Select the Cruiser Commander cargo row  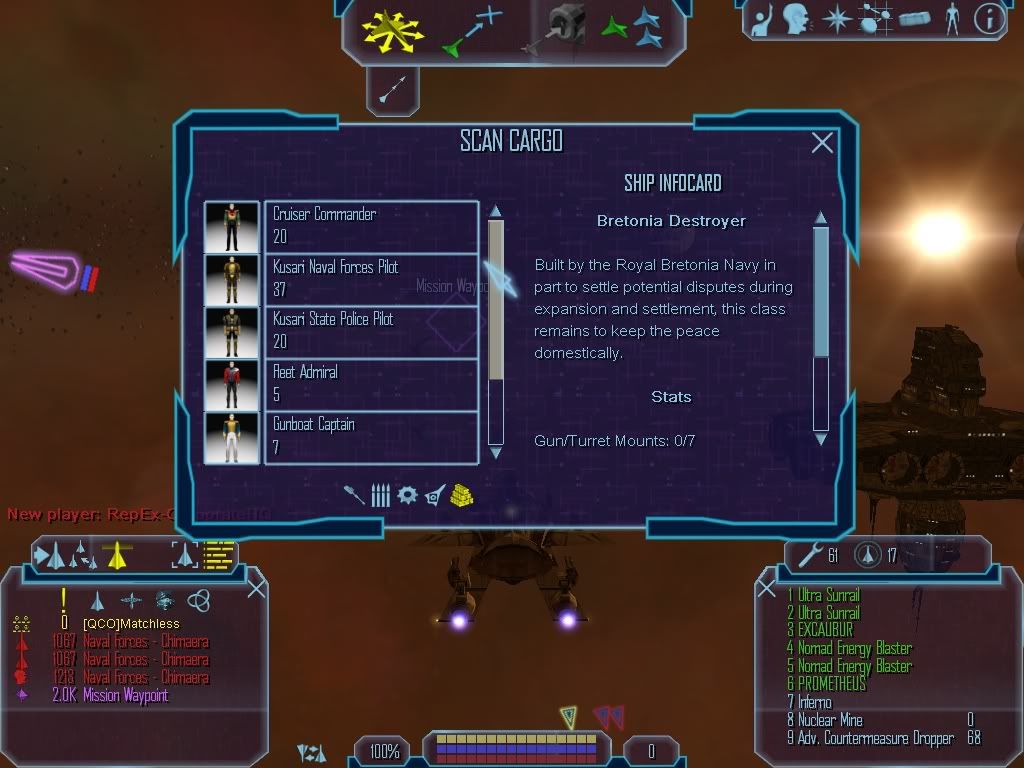click(x=370, y=226)
